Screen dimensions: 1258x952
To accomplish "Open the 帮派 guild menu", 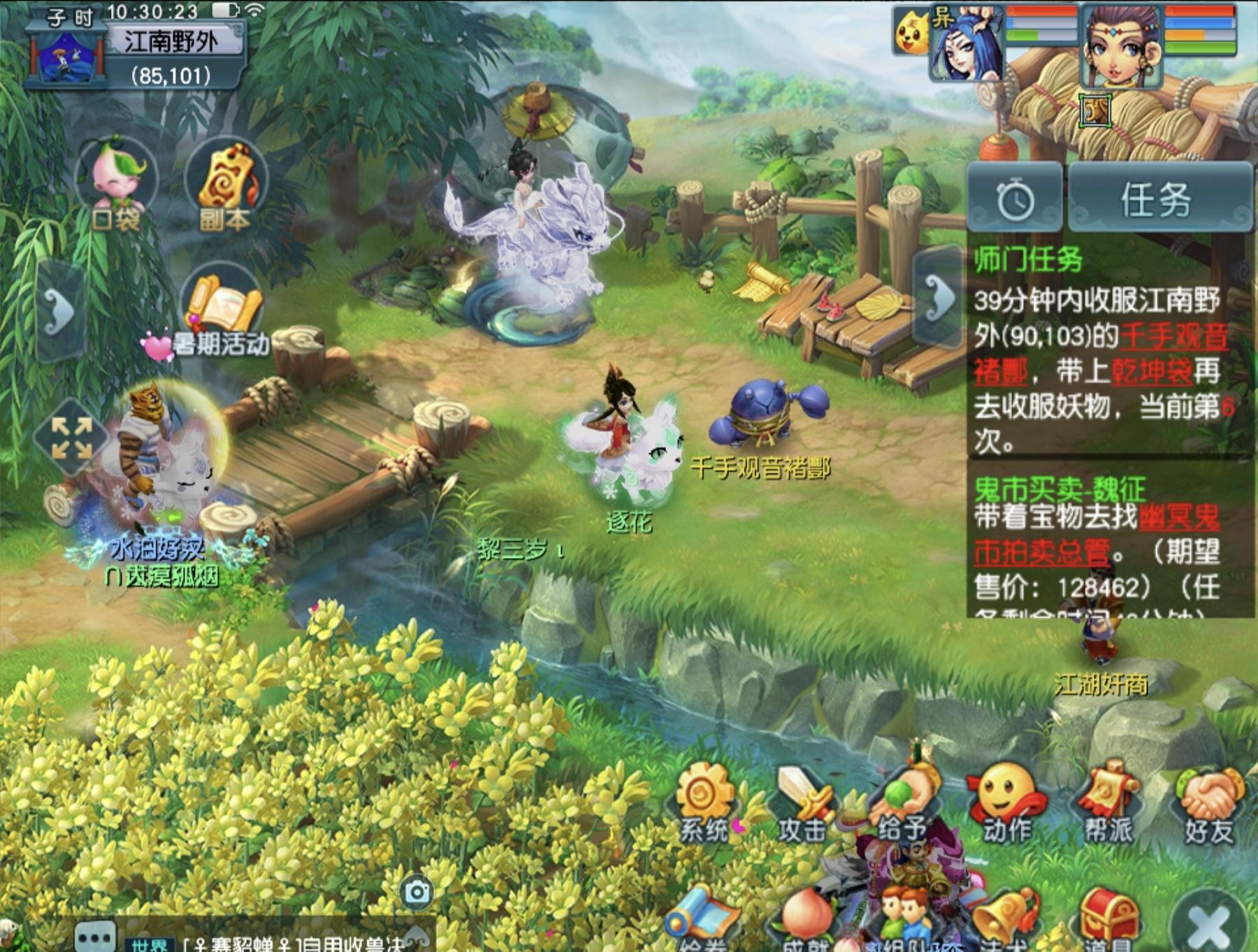I will (1108, 804).
